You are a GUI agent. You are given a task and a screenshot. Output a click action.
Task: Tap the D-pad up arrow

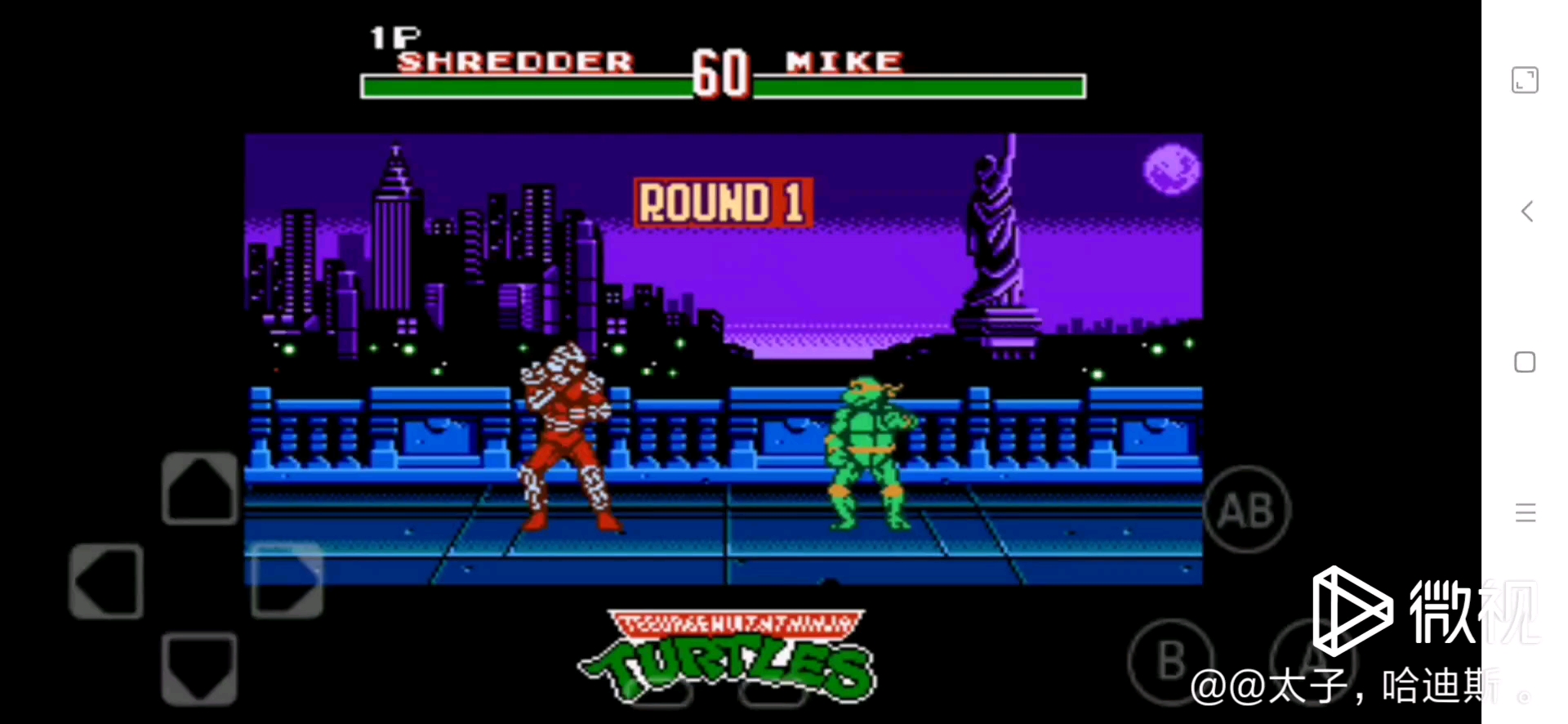click(x=199, y=489)
